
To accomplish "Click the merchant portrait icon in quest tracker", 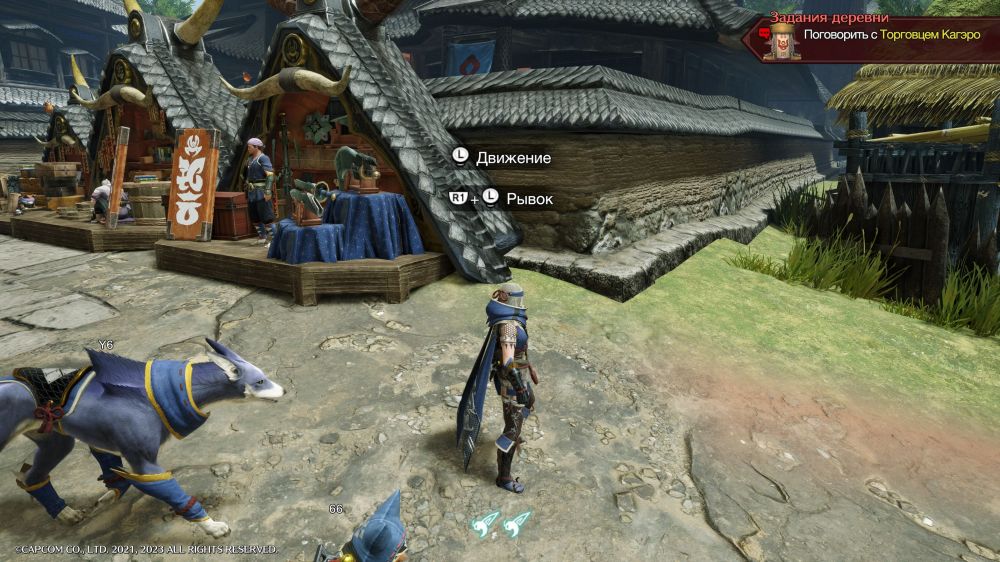I will [780, 42].
